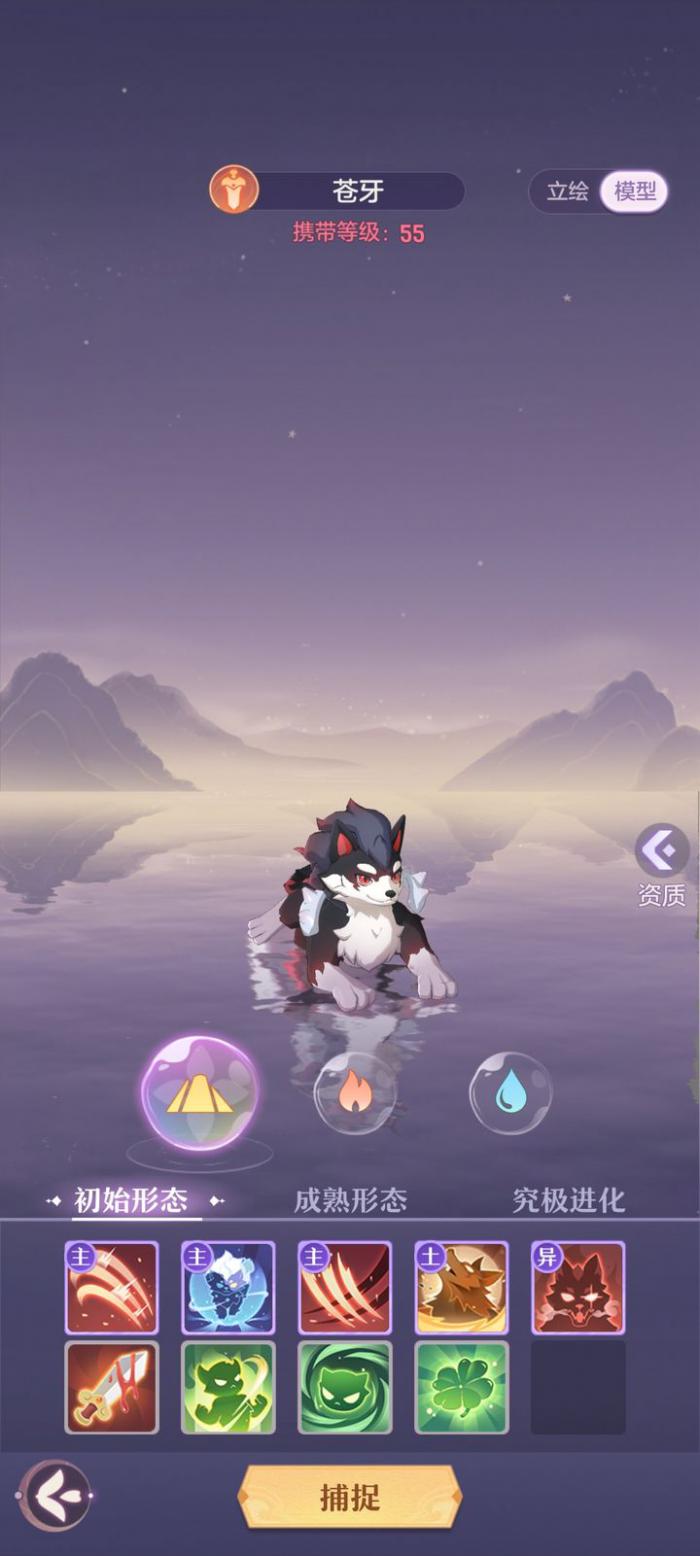This screenshot has height=1556, width=700.
Task: Inspect the green swirl cat face skill
Action: click(x=345, y=1387)
